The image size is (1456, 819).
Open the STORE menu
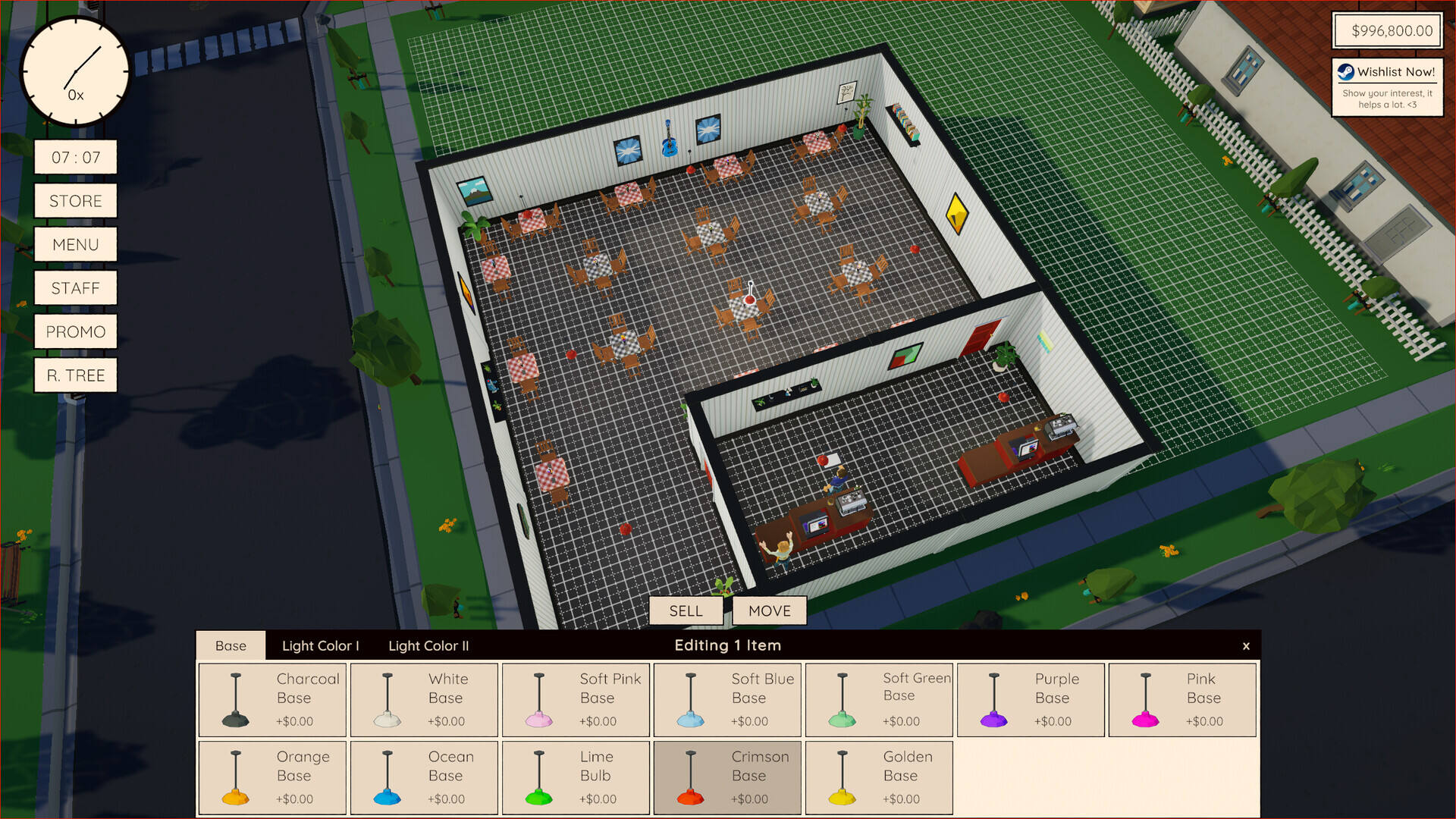point(76,201)
